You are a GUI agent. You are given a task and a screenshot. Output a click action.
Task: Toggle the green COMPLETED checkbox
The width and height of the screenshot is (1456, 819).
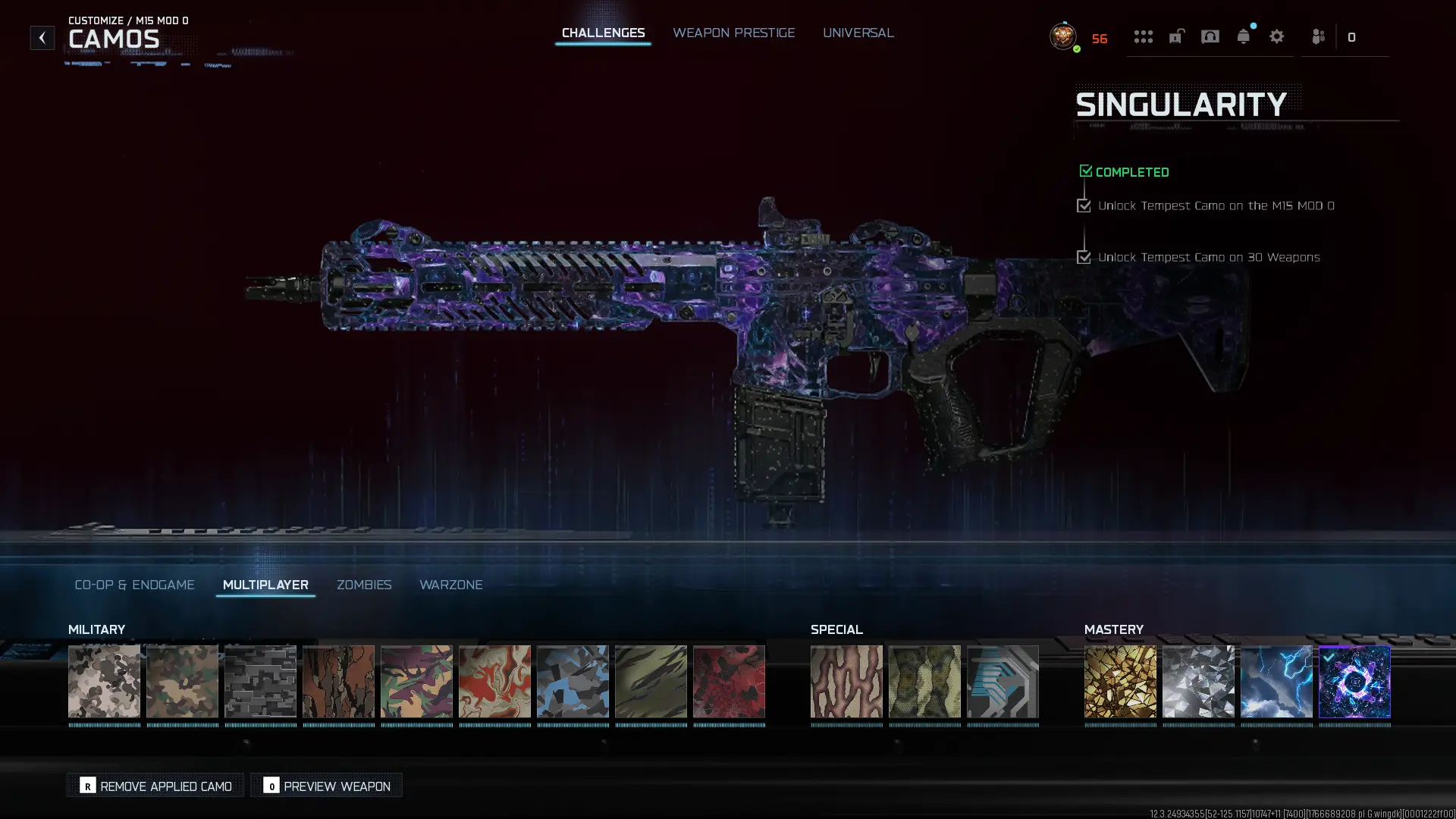[x=1085, y=171]
